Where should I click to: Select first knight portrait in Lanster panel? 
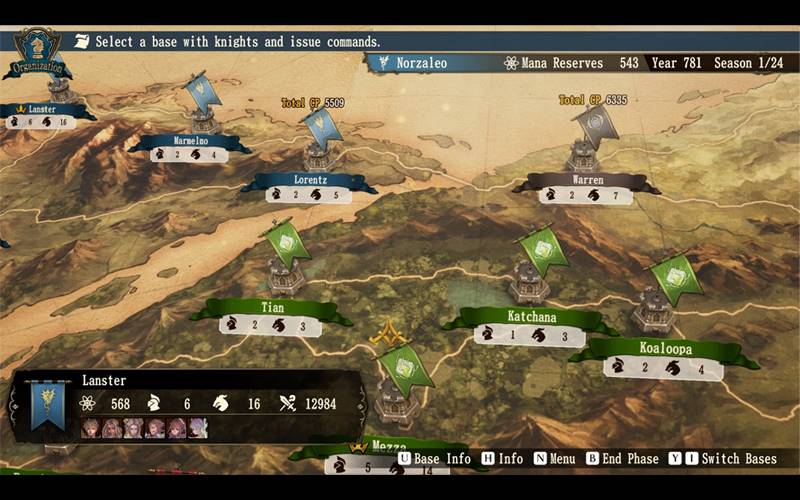[x=90, y=428]
